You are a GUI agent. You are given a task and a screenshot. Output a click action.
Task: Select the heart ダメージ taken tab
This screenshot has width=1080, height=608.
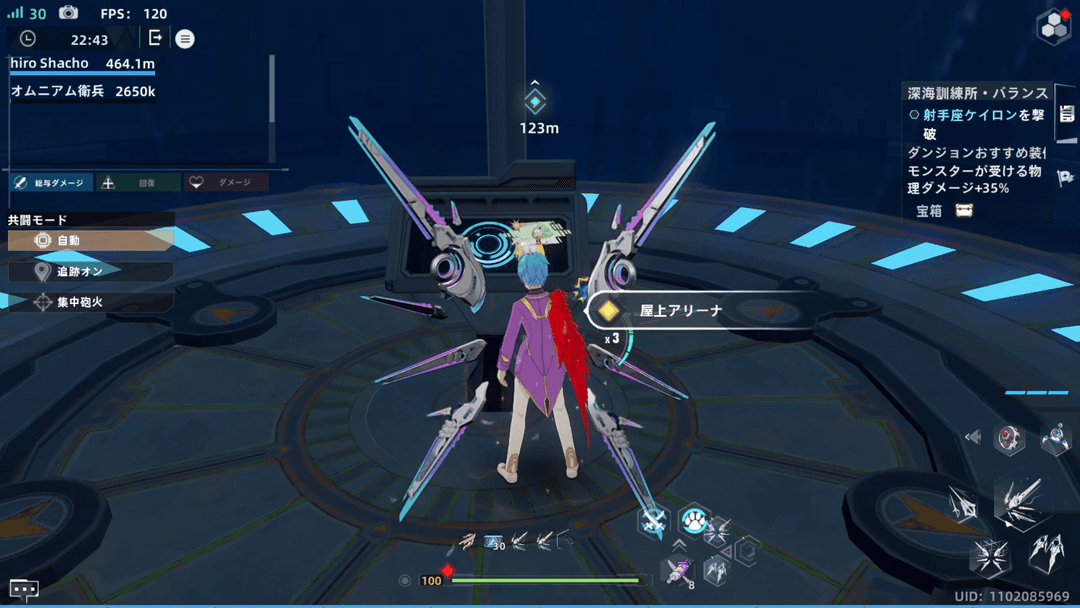coord(226,183)
